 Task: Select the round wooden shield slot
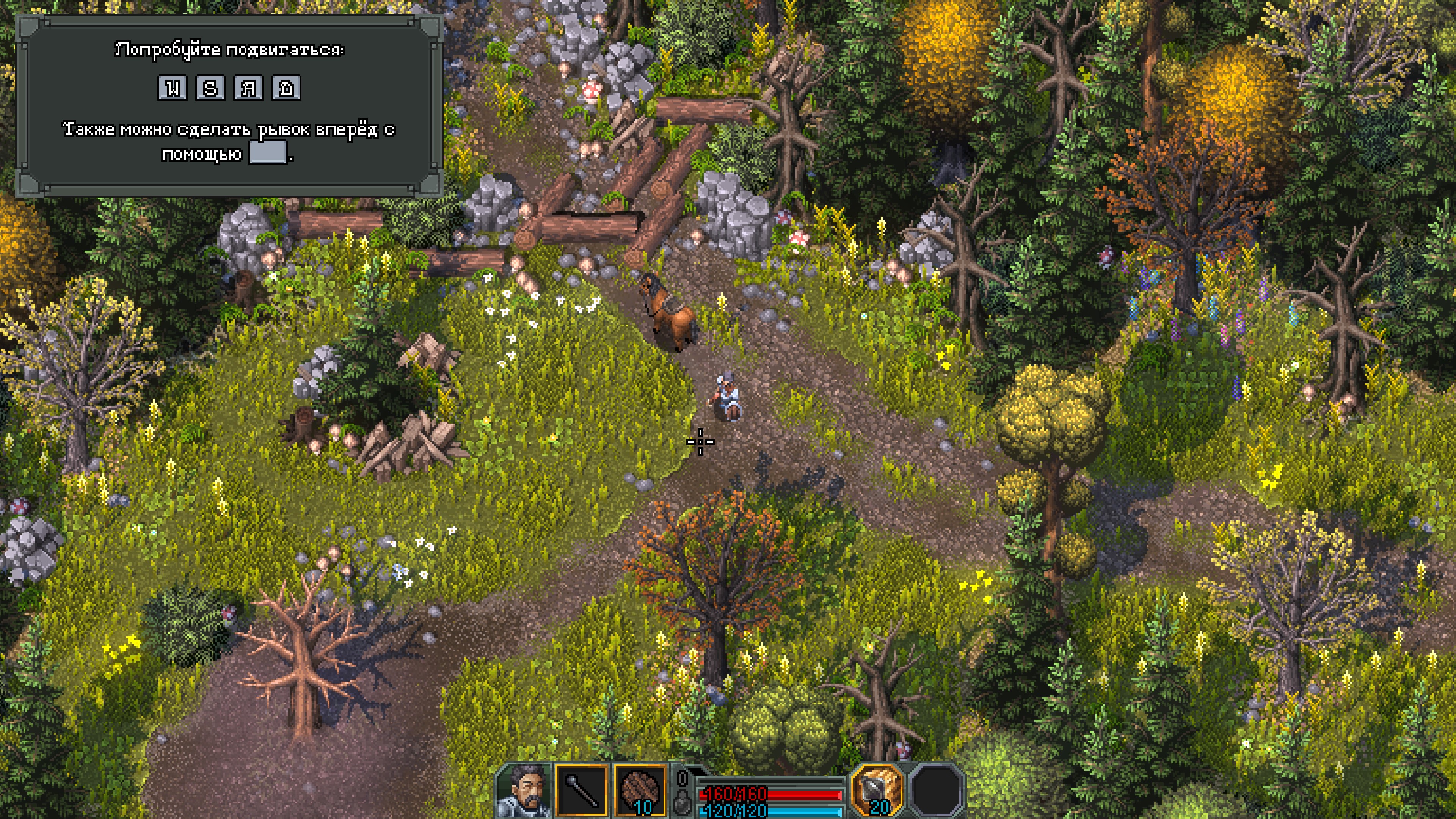click(639, 791)
